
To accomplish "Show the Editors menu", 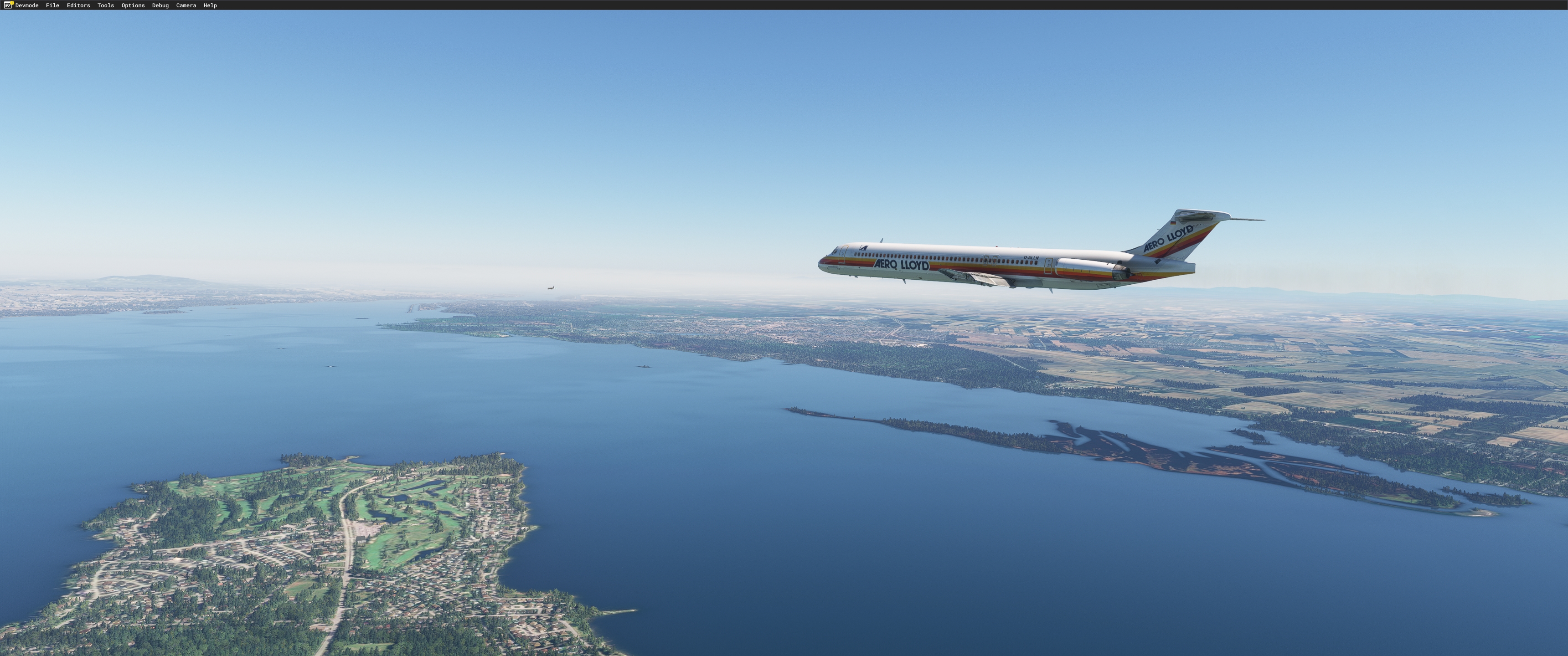I will point(78,5).
